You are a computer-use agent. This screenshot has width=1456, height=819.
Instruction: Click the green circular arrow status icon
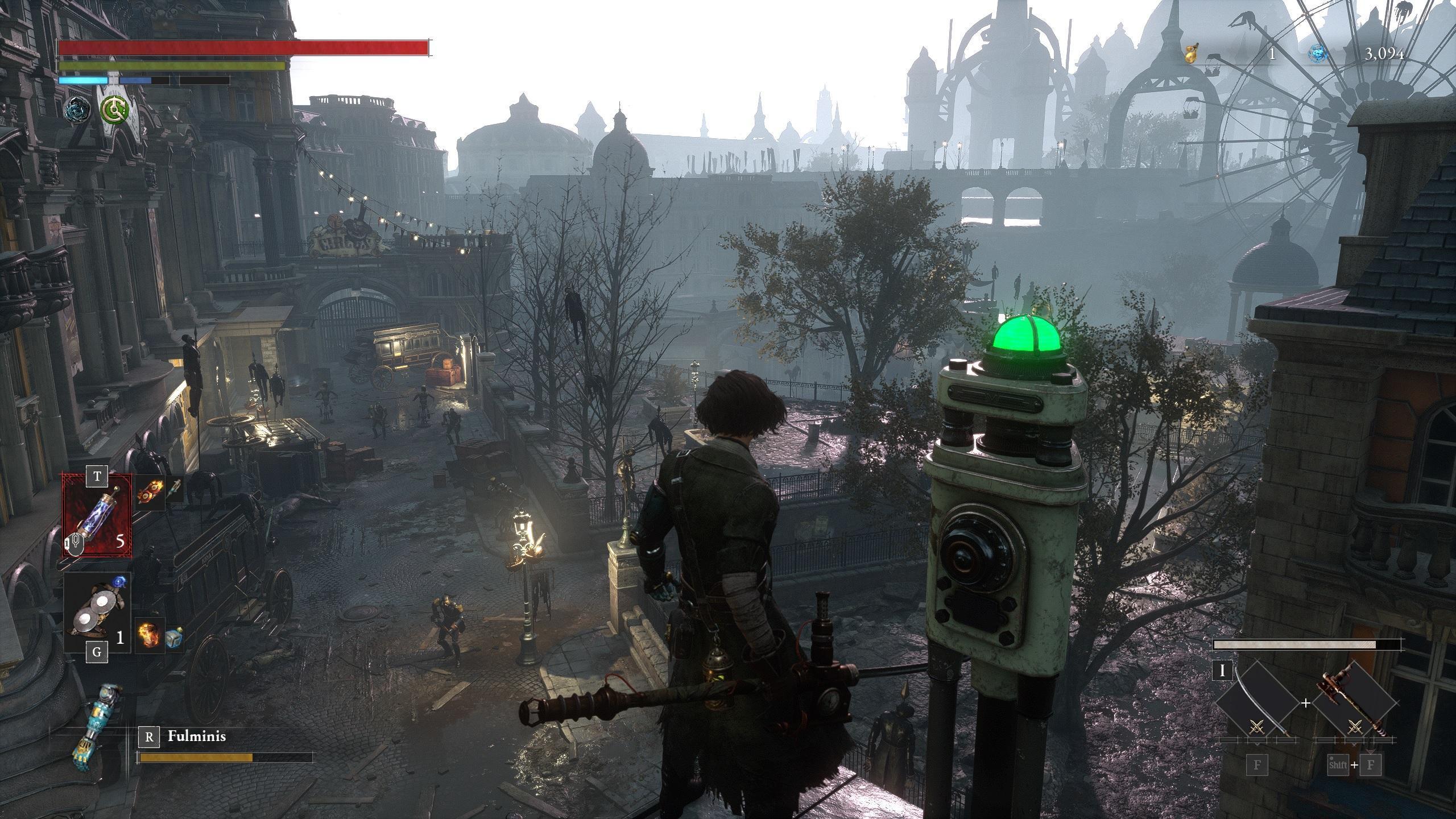[113, 109]
